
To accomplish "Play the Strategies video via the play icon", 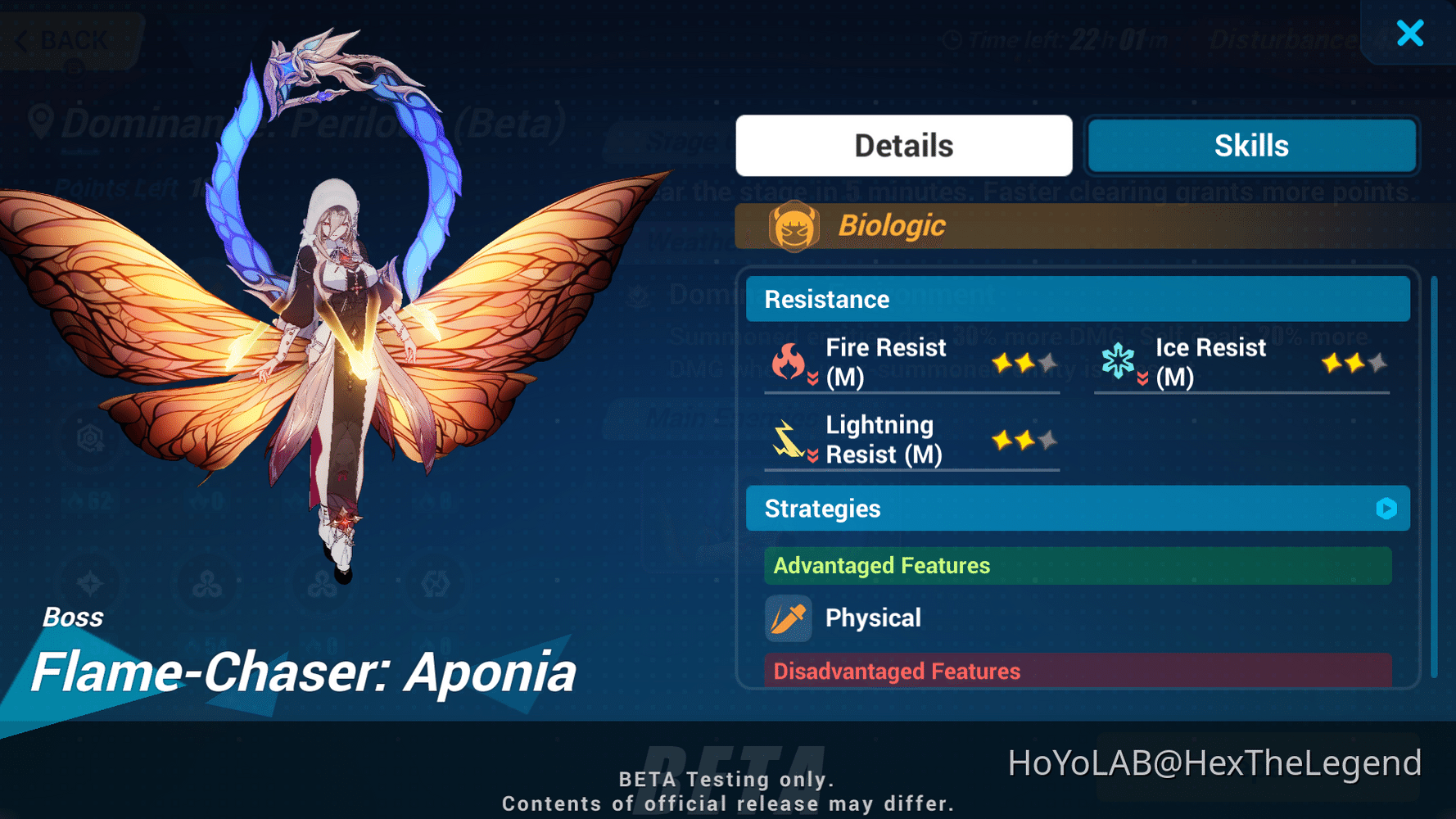I will [1386, 509].
